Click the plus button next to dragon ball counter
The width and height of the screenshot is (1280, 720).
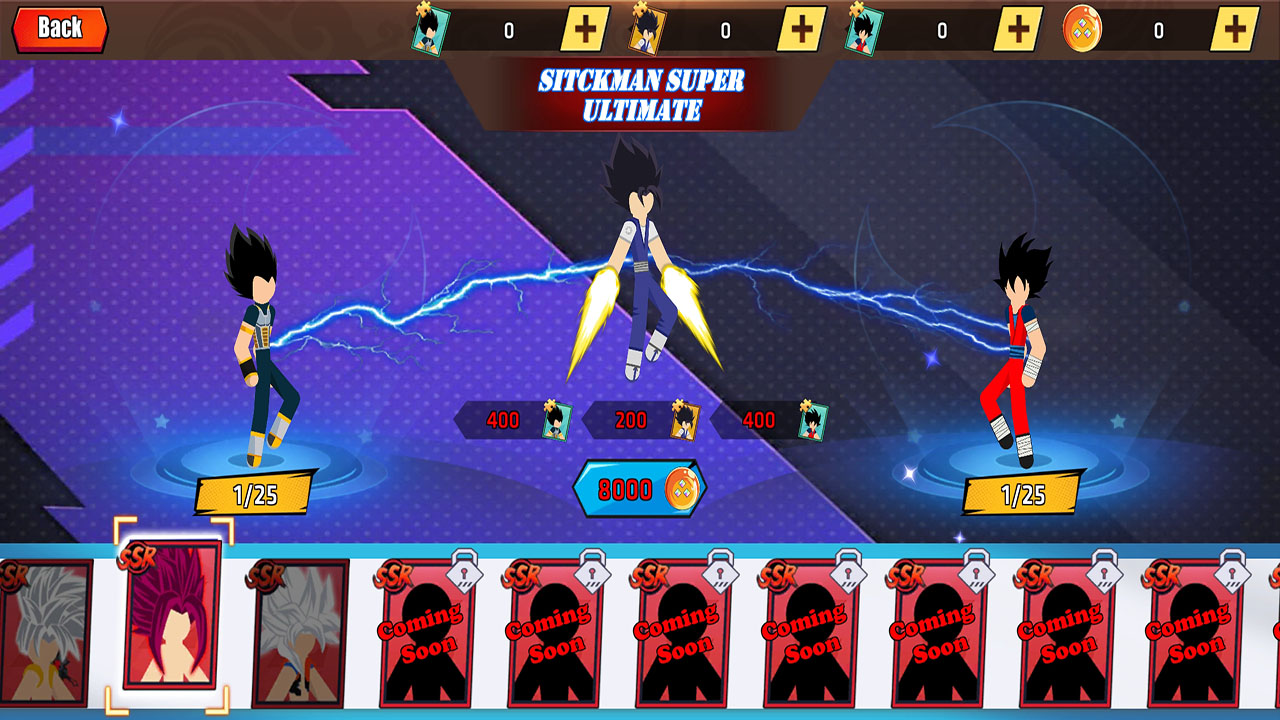point(1235,27)
